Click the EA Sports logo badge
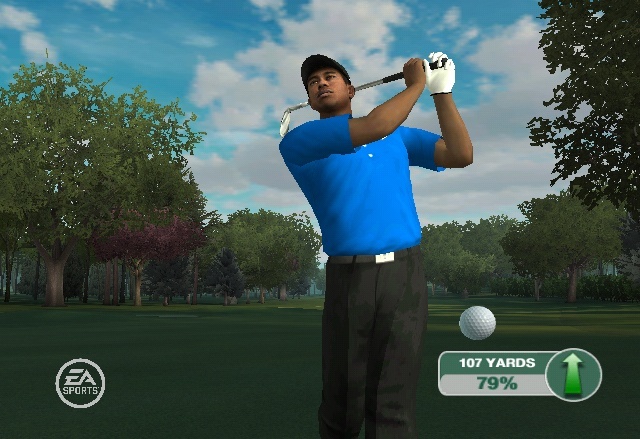 click(x=80, y=383)
